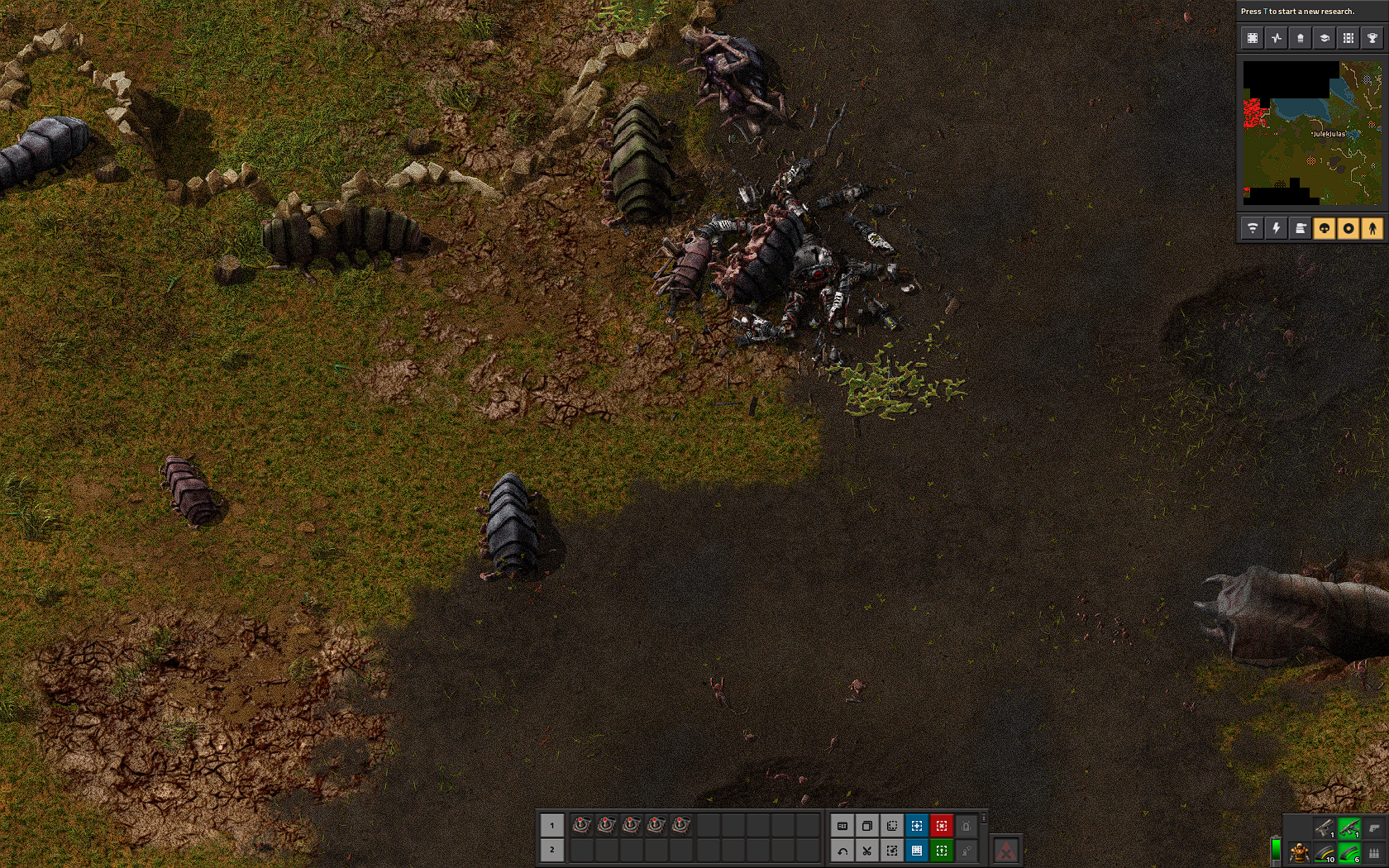Viewport: 1389px width, 868px height.
Task: Click the minimap showing JulekJulas
Action: pos(1312,133)
